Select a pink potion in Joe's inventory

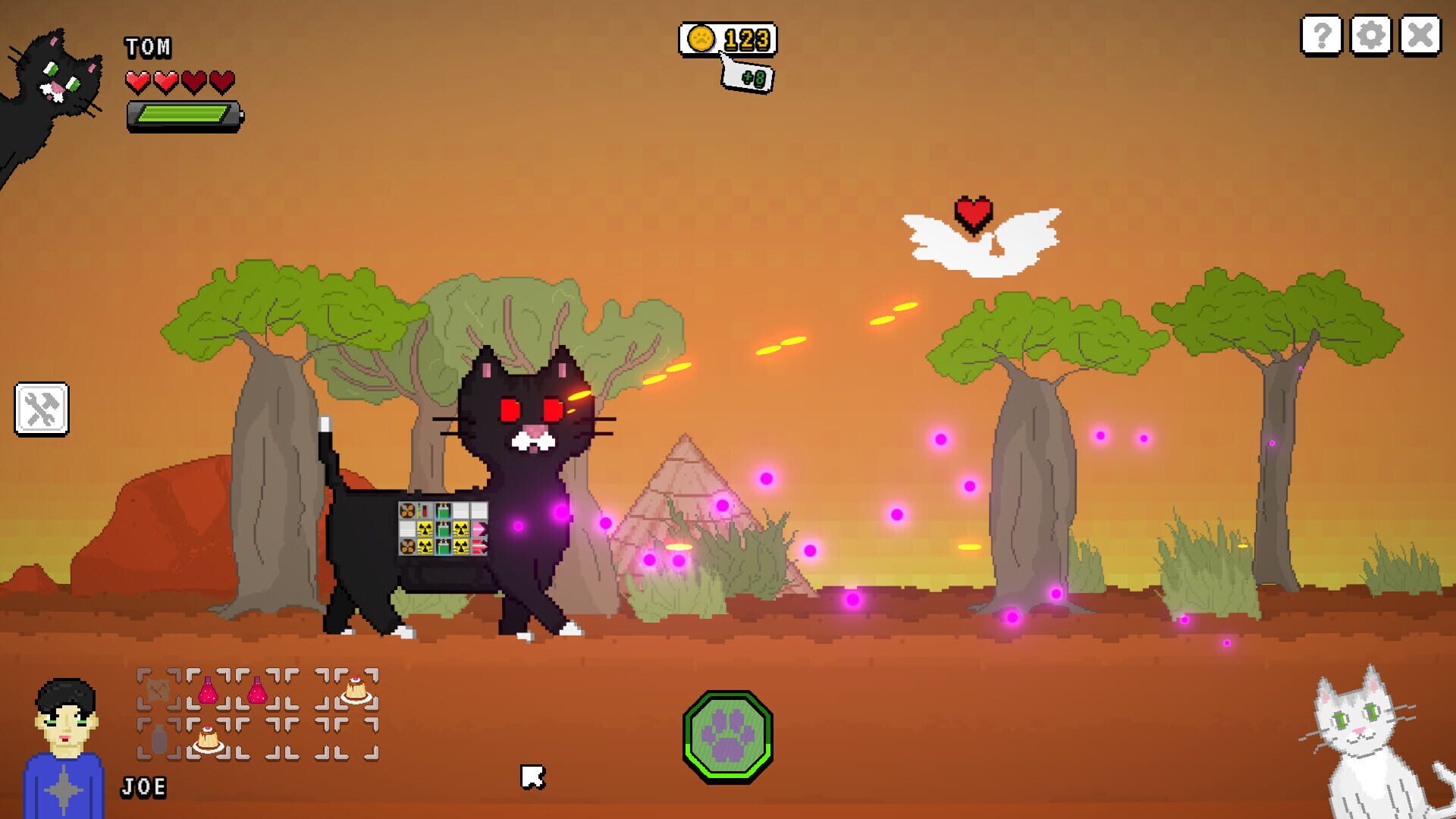click(x=208, y=690)
